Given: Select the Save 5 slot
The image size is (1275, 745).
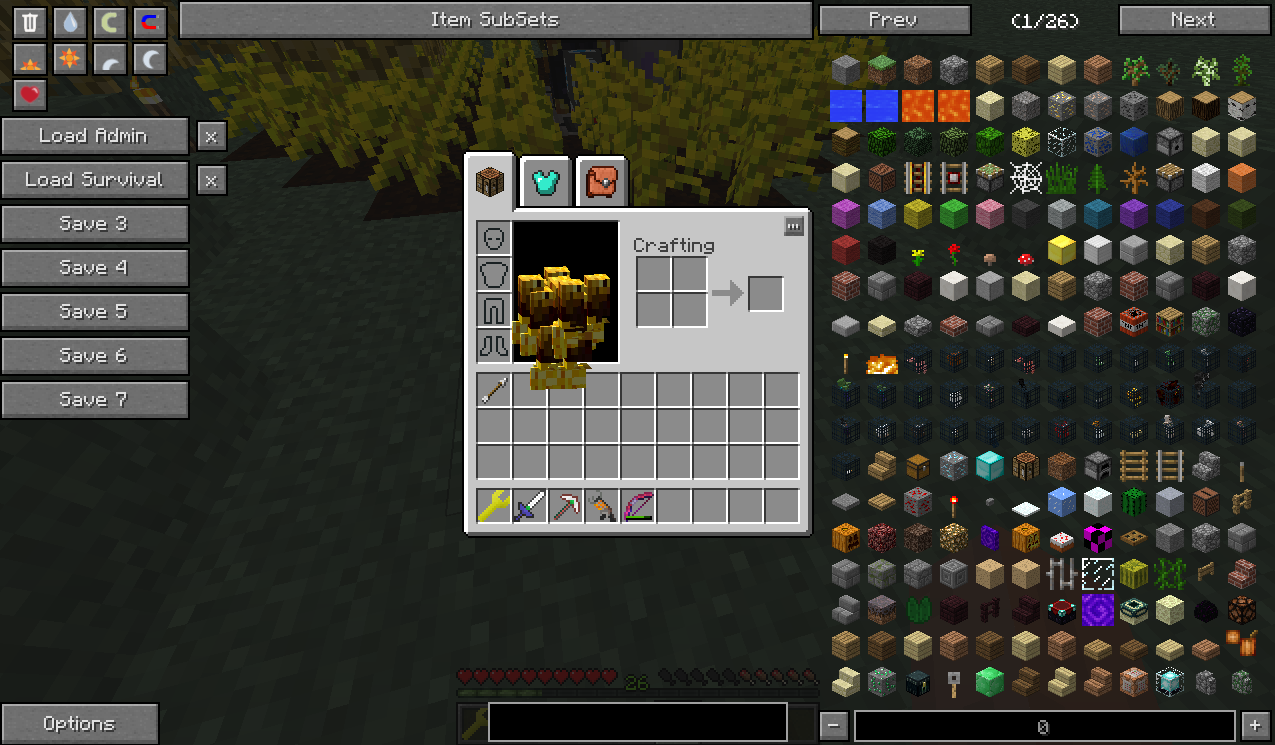Looking at the screenshot, I should [94, 312].
